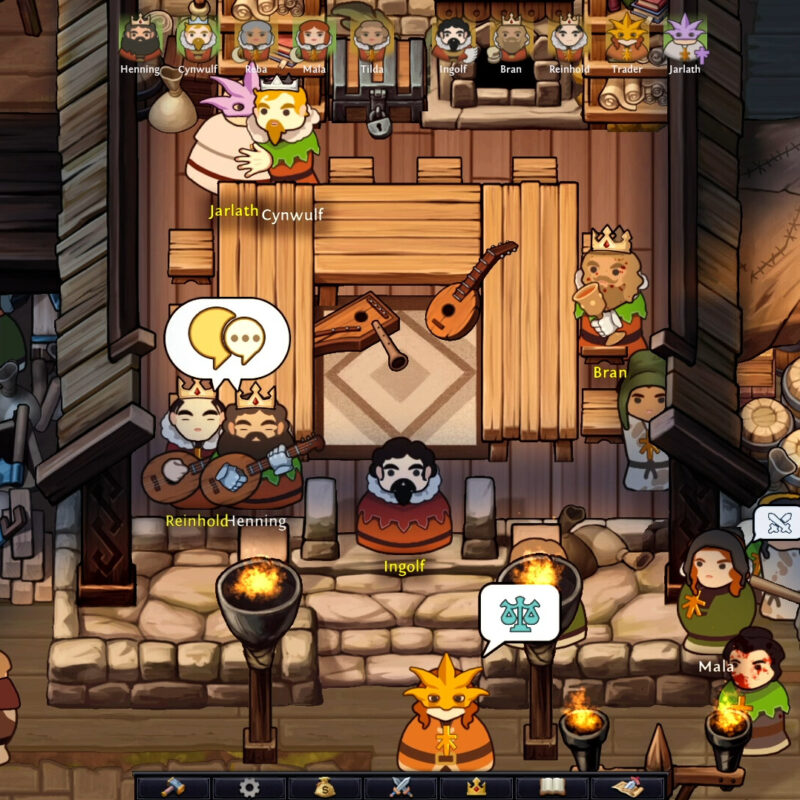Open the money bag finances panel
The image size is (800, 800).
(325, 787)
